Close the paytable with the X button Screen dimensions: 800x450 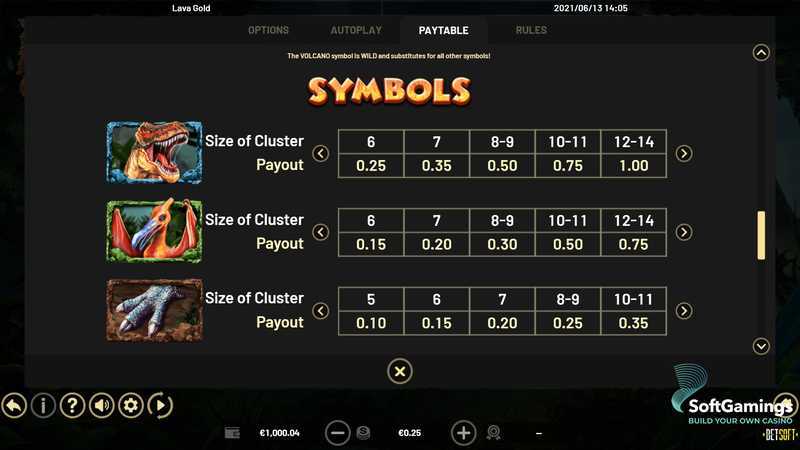pos(399,372)
